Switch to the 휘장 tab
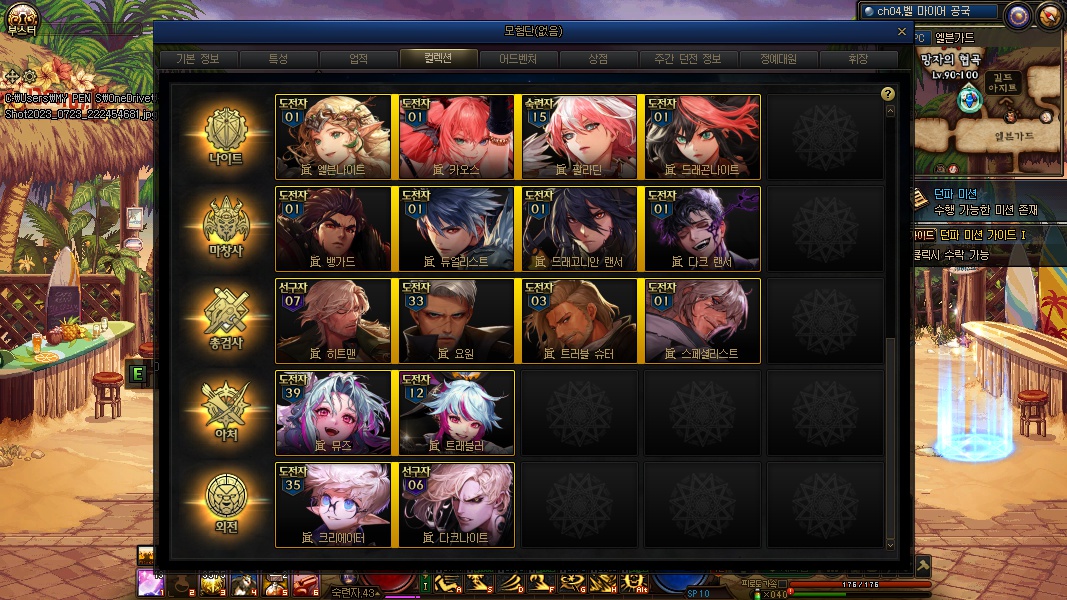 (x=858, y=59)
